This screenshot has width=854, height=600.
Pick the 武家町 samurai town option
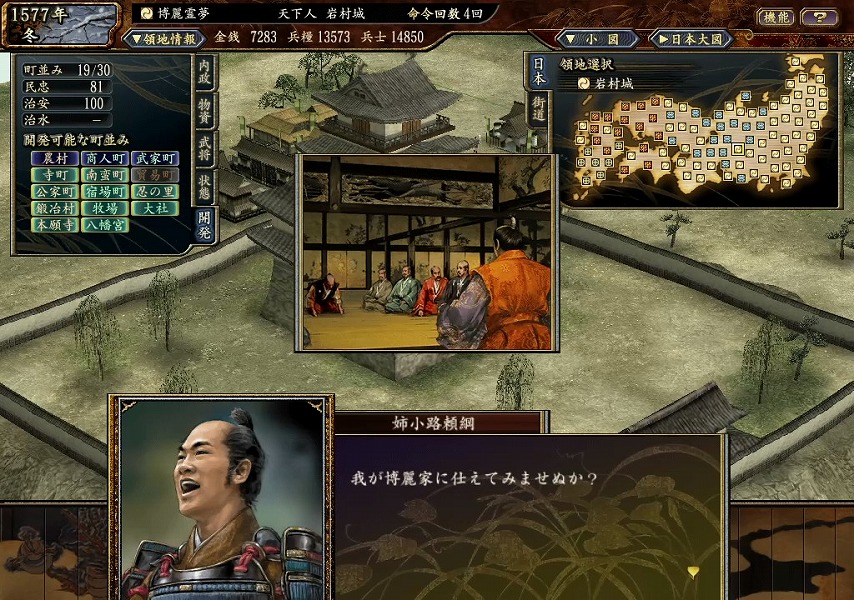155,158
